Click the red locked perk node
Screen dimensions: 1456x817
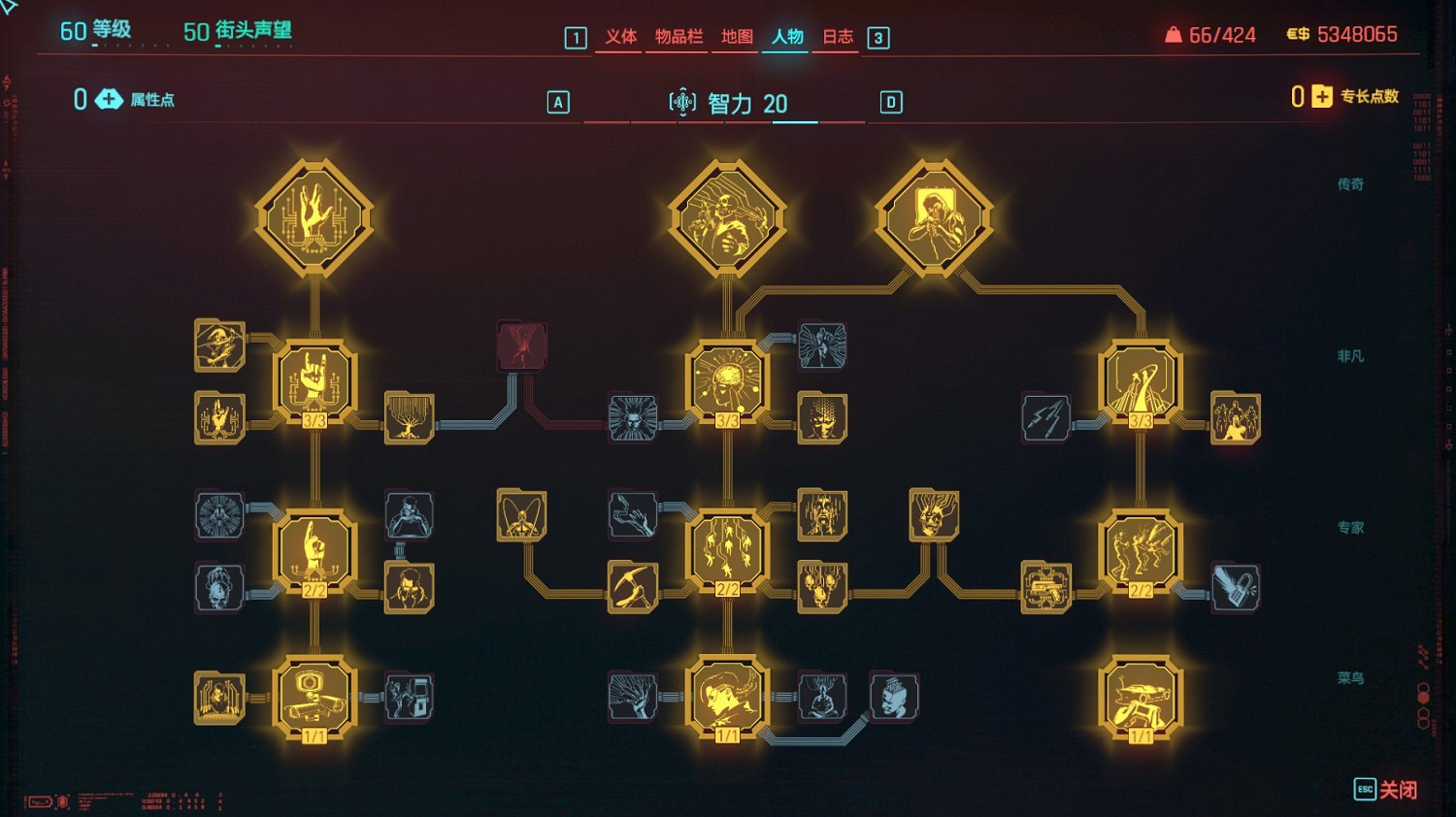(521, 346)
